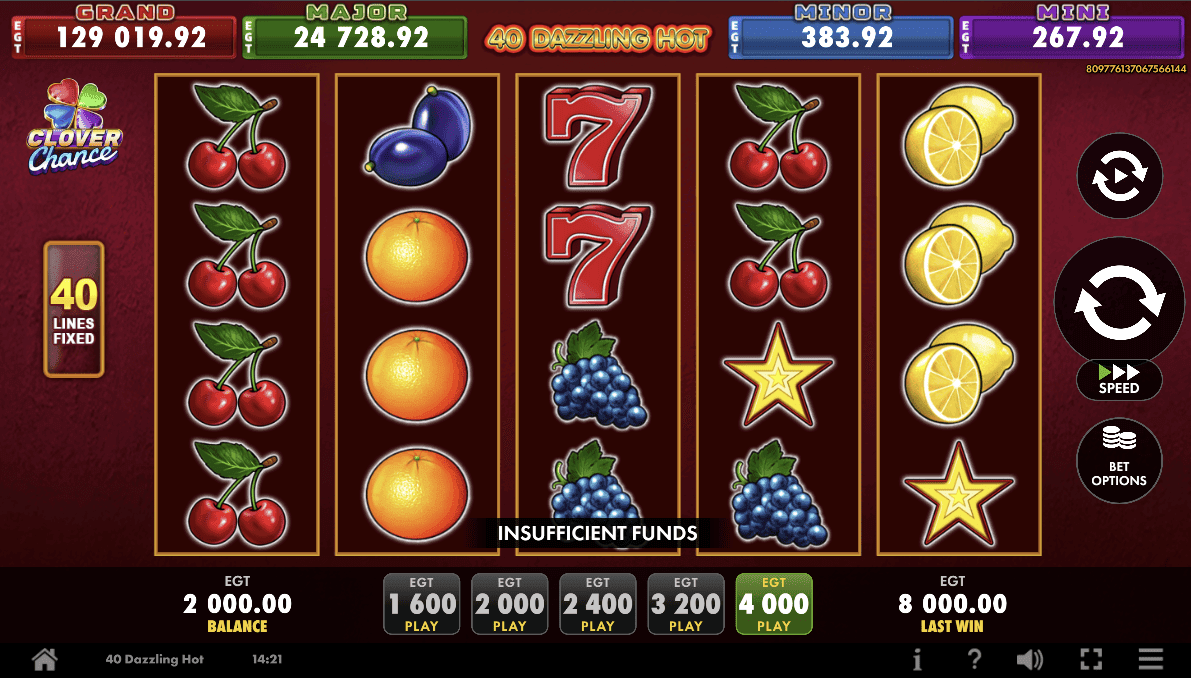Open the Clover Chance feature logo
This screenshot has height=678, width=1191.
pyautogui.click(x=75, y=128)
